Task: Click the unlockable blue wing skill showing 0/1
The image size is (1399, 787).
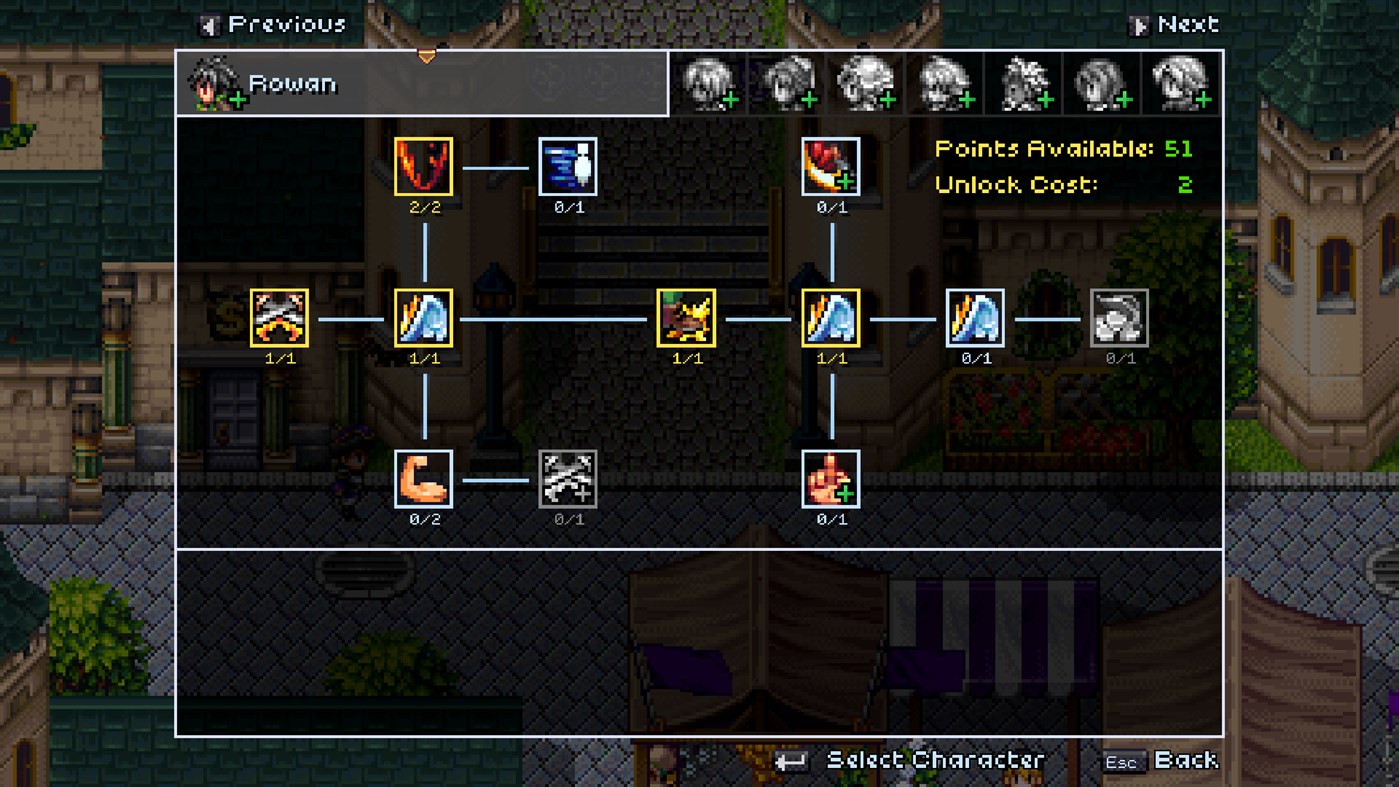Action: tap(975, 318)
